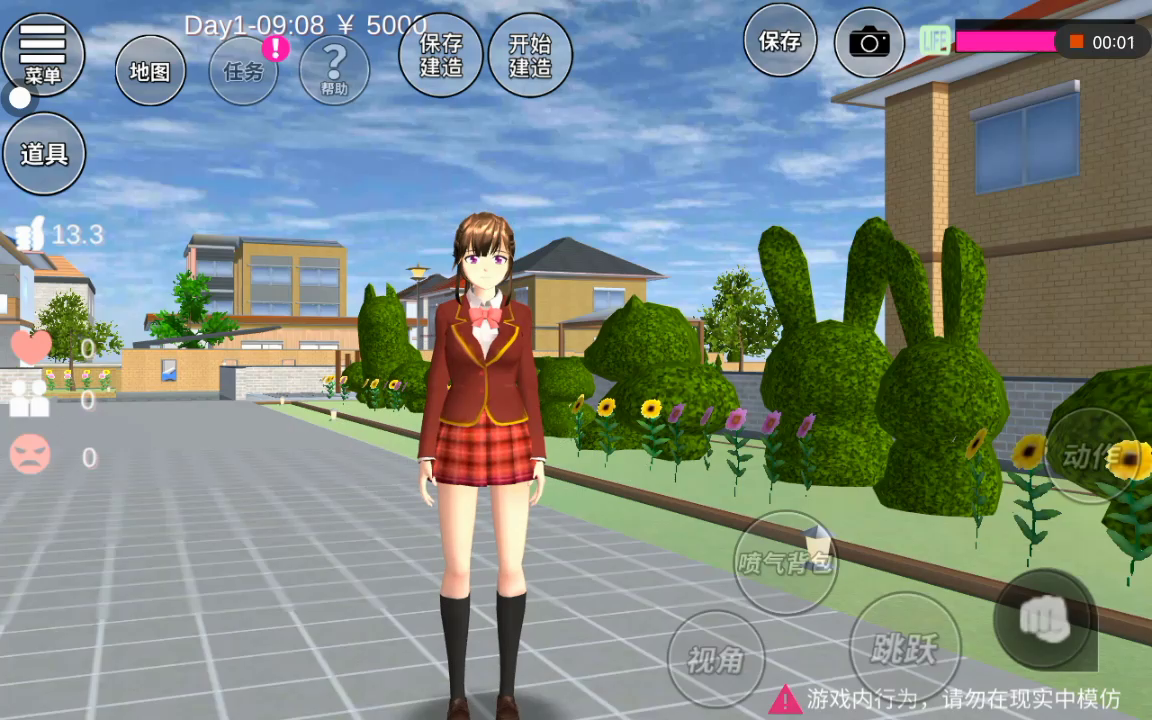Open the 道具 items button

click(x=44, y=154)
